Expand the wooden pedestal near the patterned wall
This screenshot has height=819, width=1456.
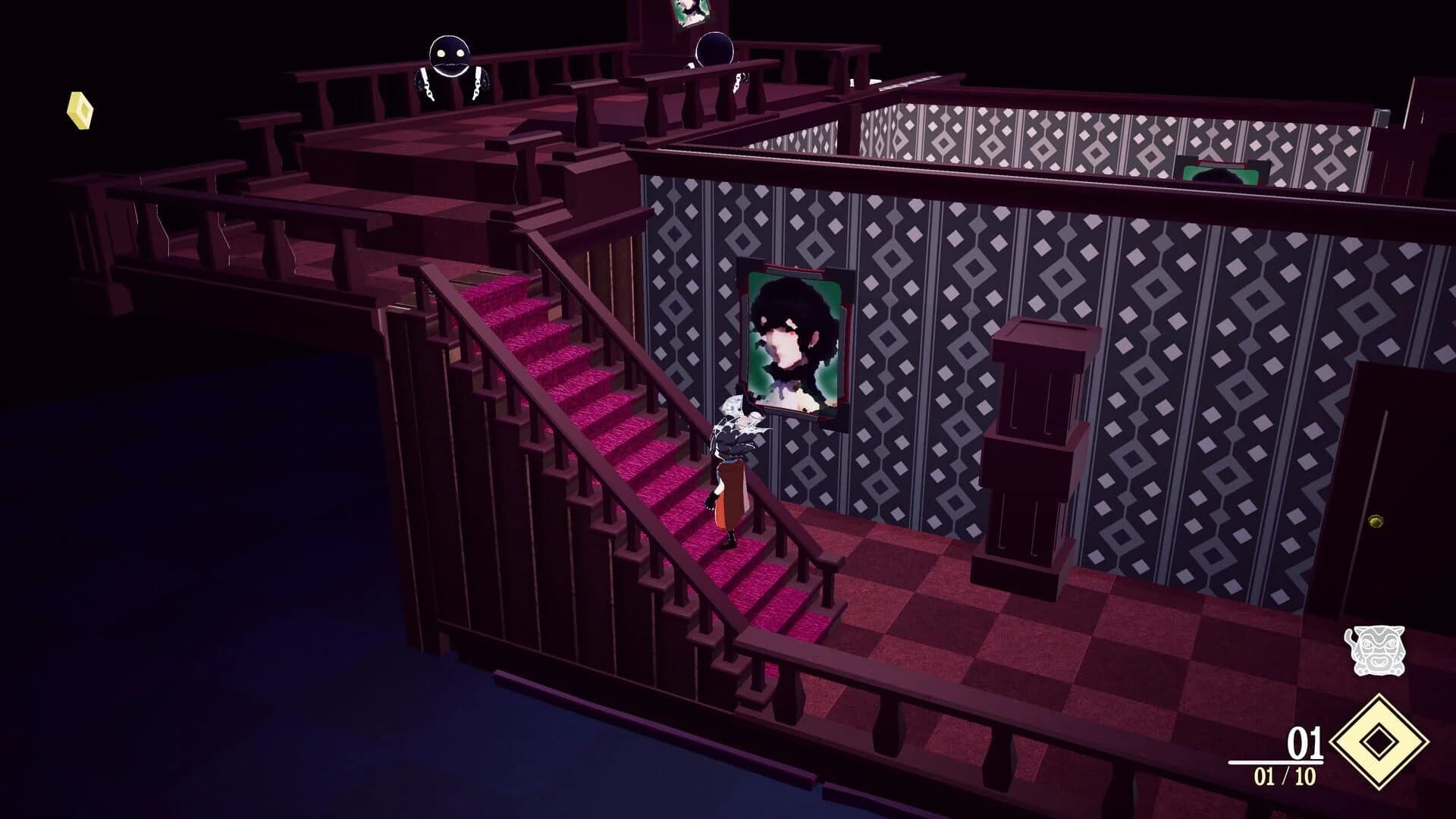[1035, 447]
